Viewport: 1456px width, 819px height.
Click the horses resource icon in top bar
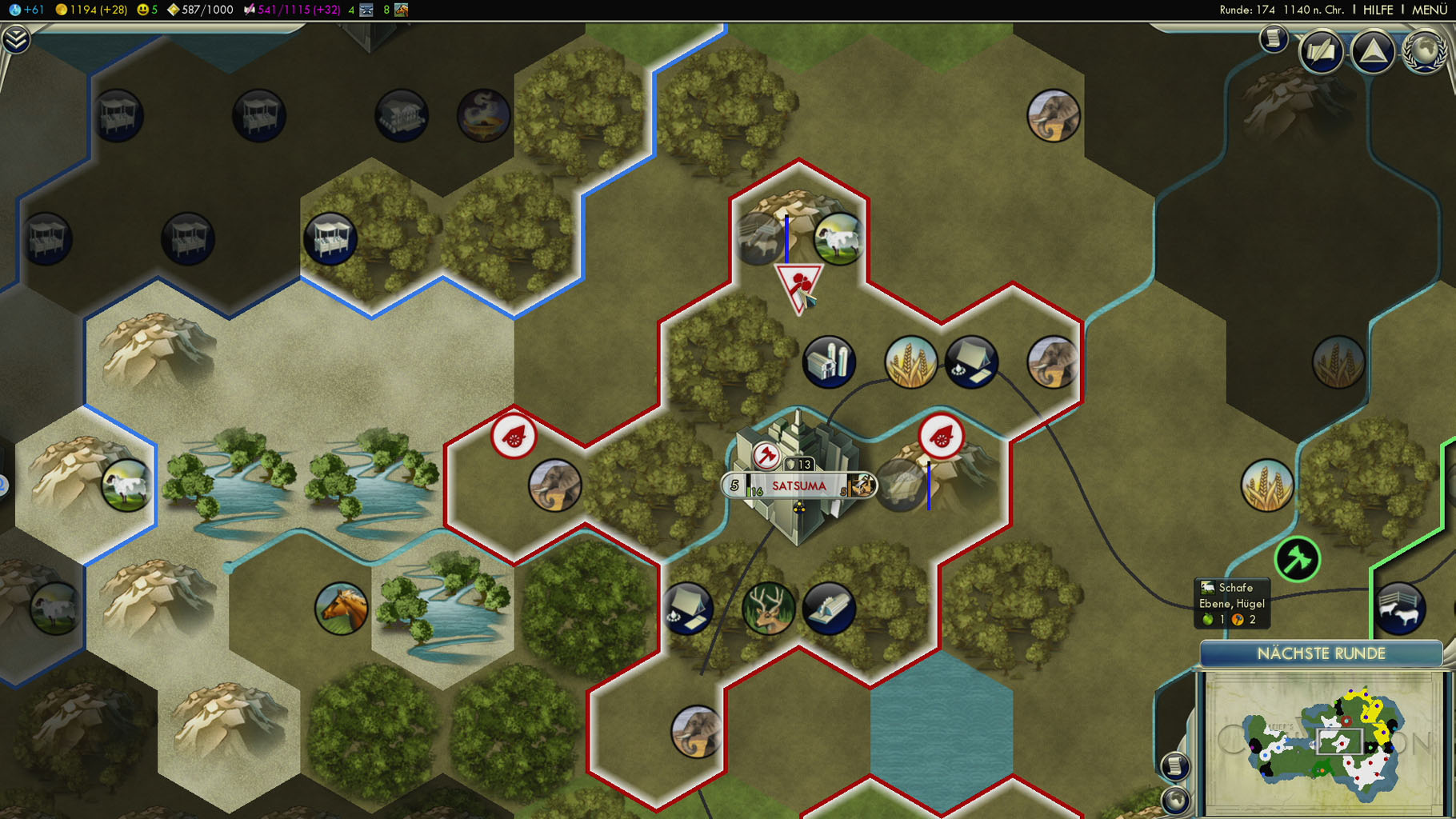402,10
